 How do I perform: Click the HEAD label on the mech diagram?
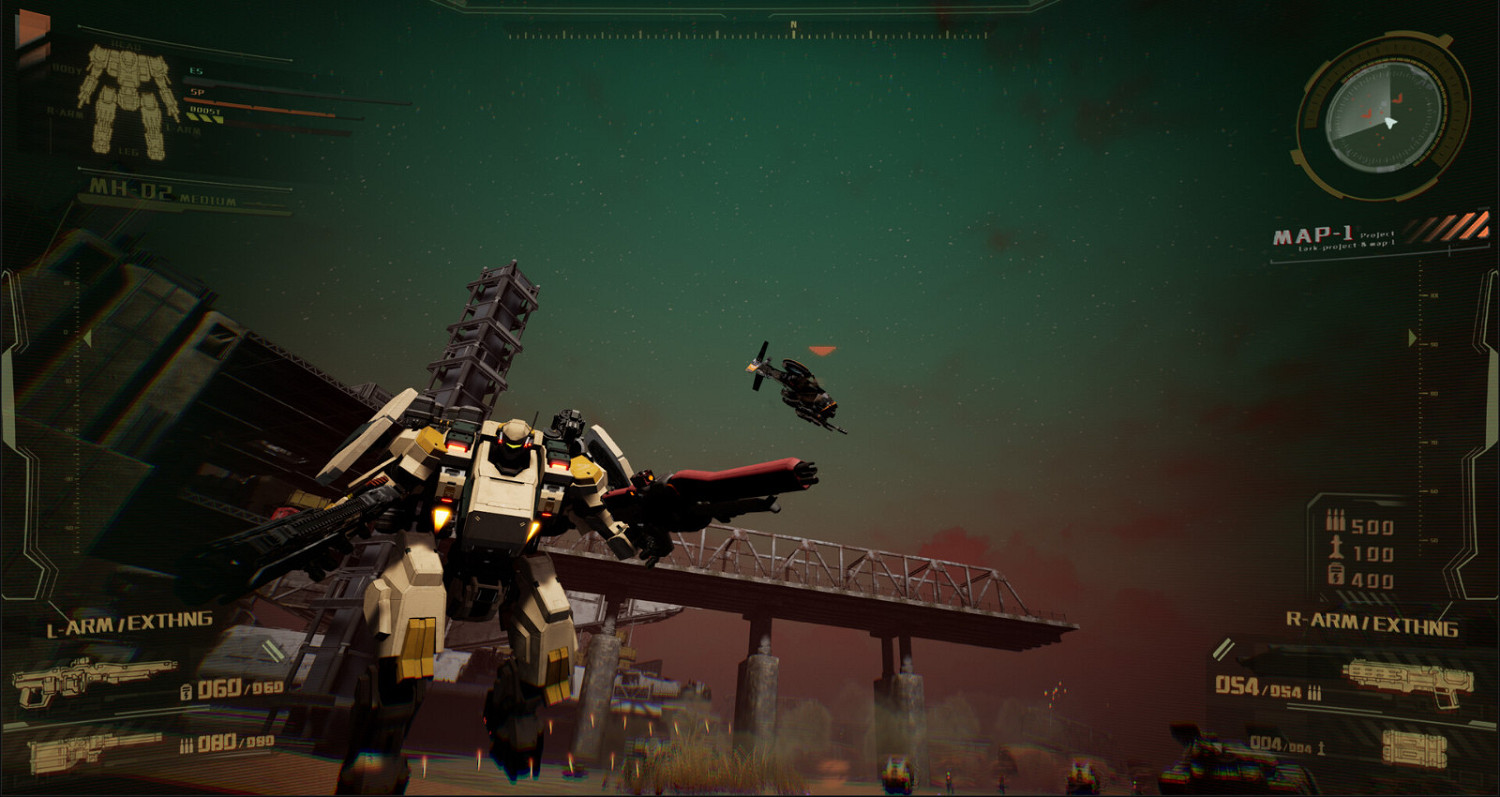[127, 44]
